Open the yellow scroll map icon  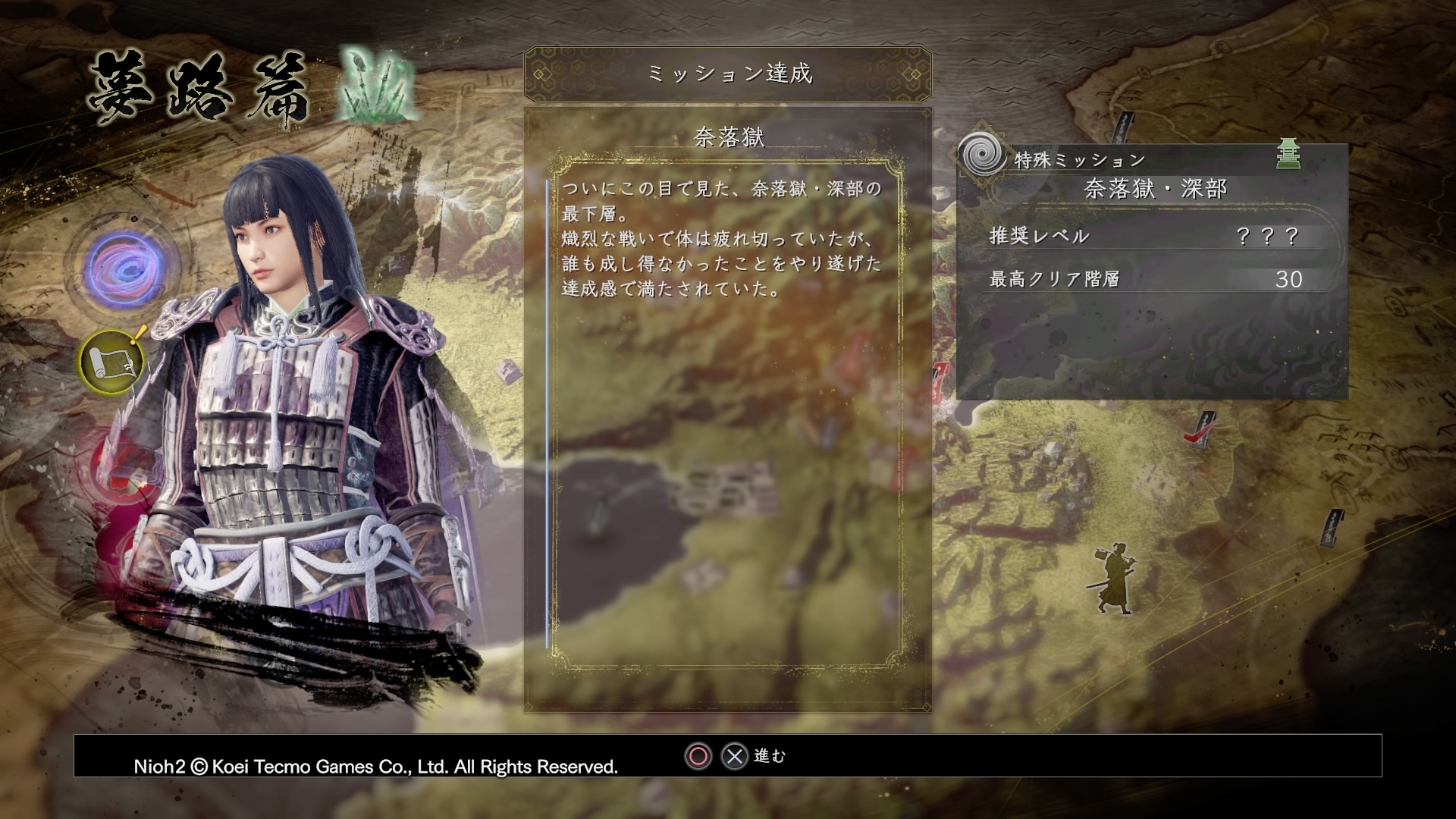coord(112,362)
